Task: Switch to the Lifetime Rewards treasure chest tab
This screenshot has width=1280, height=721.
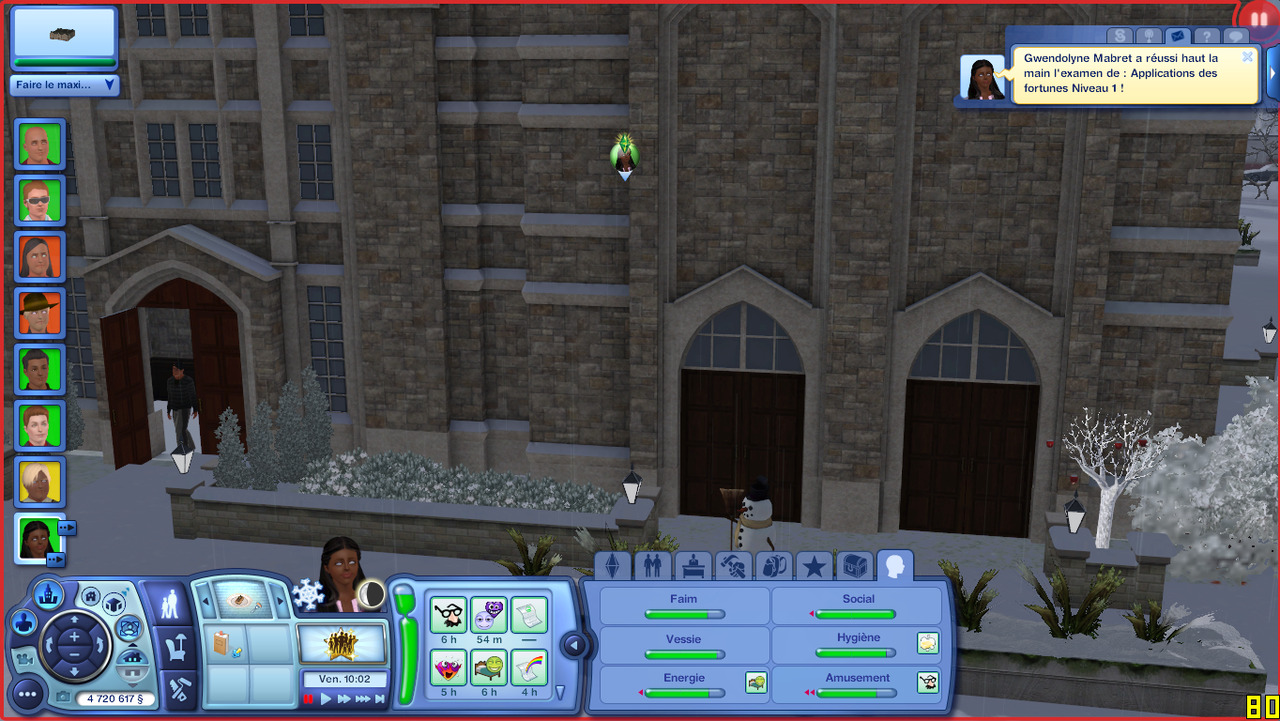Action: 855,567
